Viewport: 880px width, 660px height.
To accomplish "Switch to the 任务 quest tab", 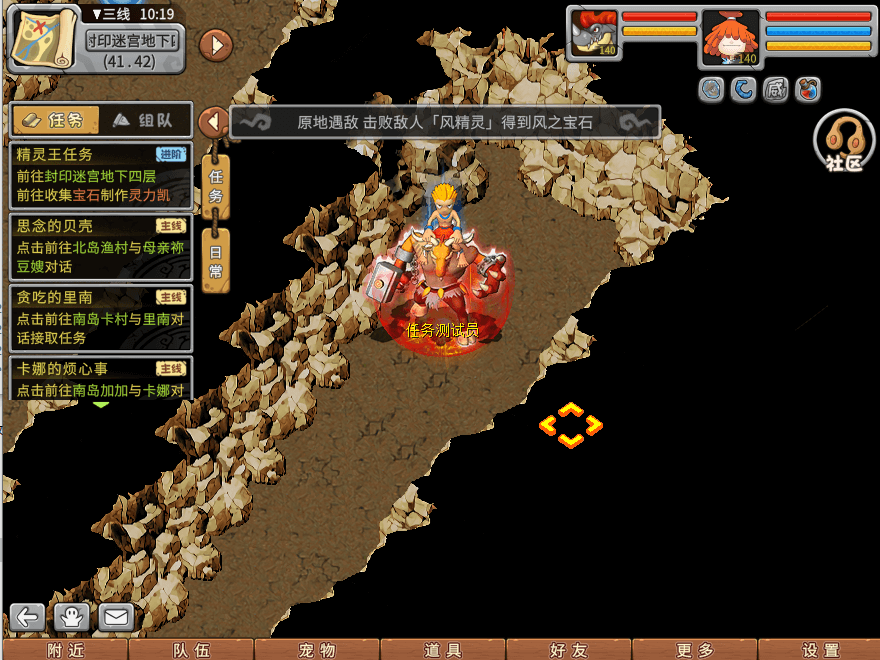I will pyautogui.click(x=56, y=121).
